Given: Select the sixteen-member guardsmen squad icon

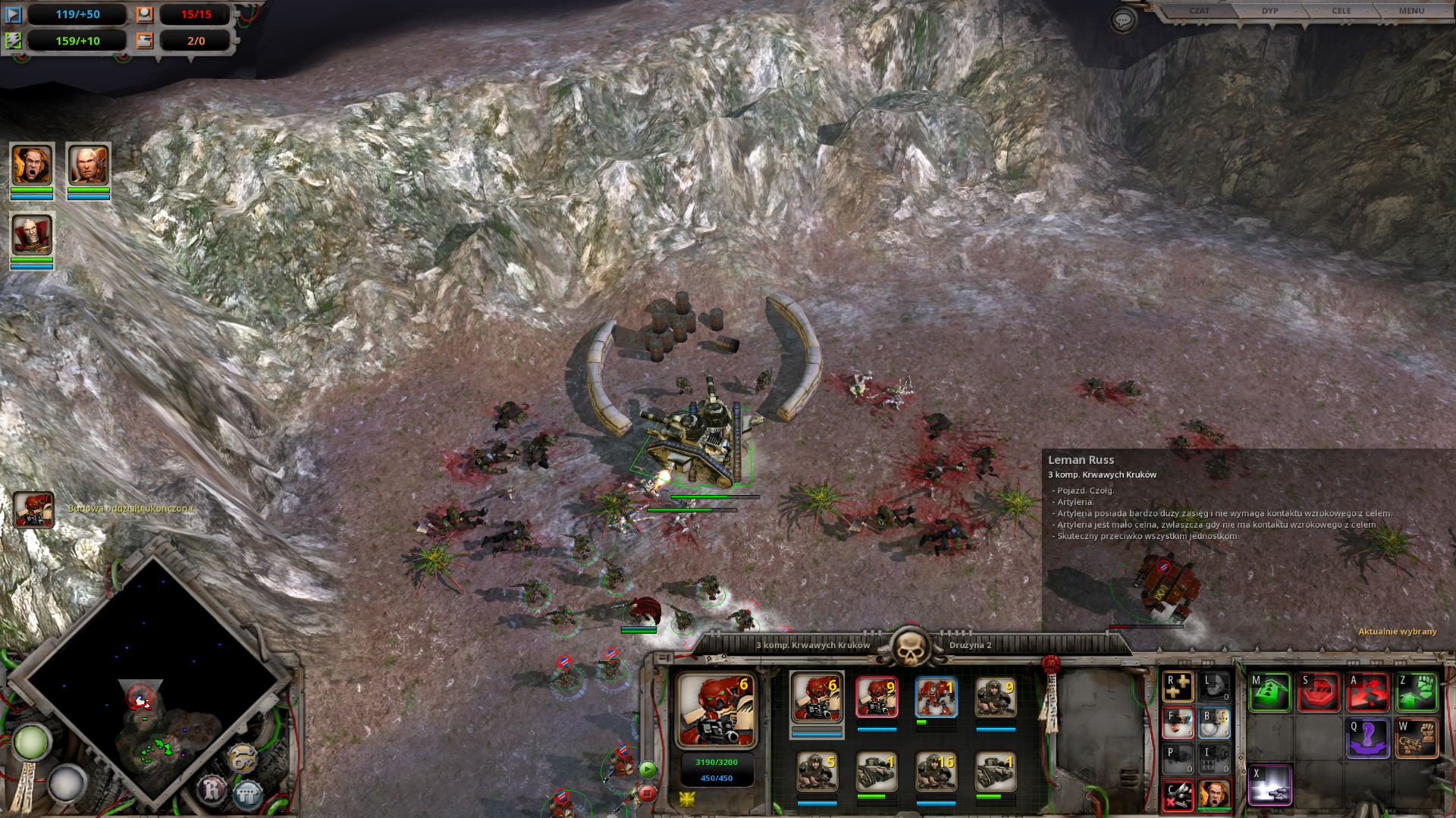Looking at the screenshot, I should coord(936,772).
